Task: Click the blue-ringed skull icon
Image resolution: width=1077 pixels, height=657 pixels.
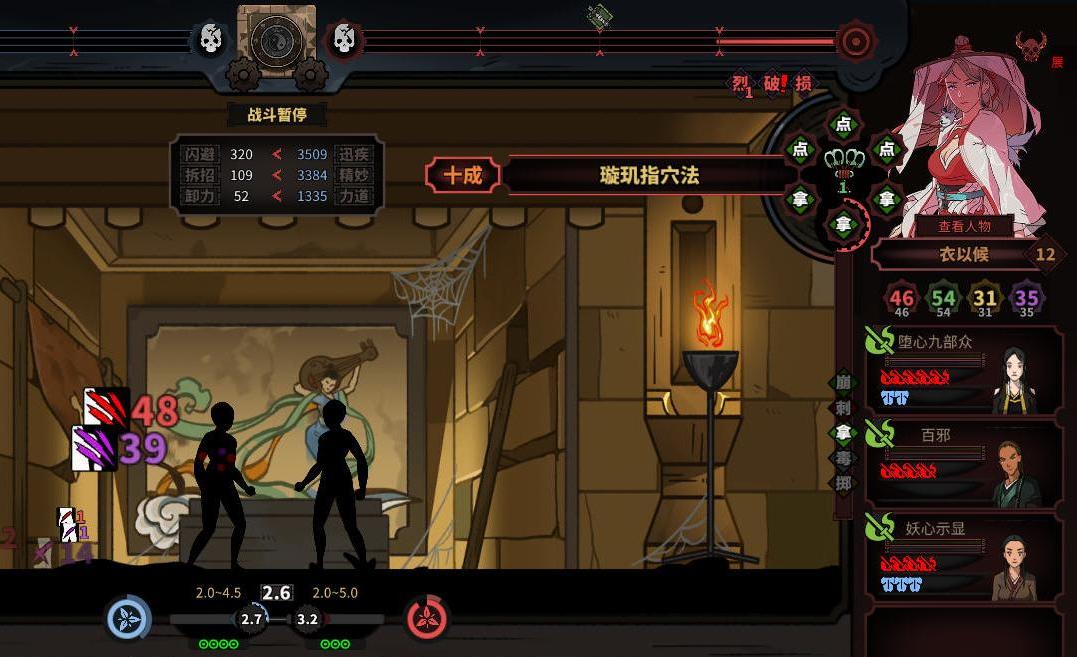Action: pyautogui.click(x=211, y=40)
